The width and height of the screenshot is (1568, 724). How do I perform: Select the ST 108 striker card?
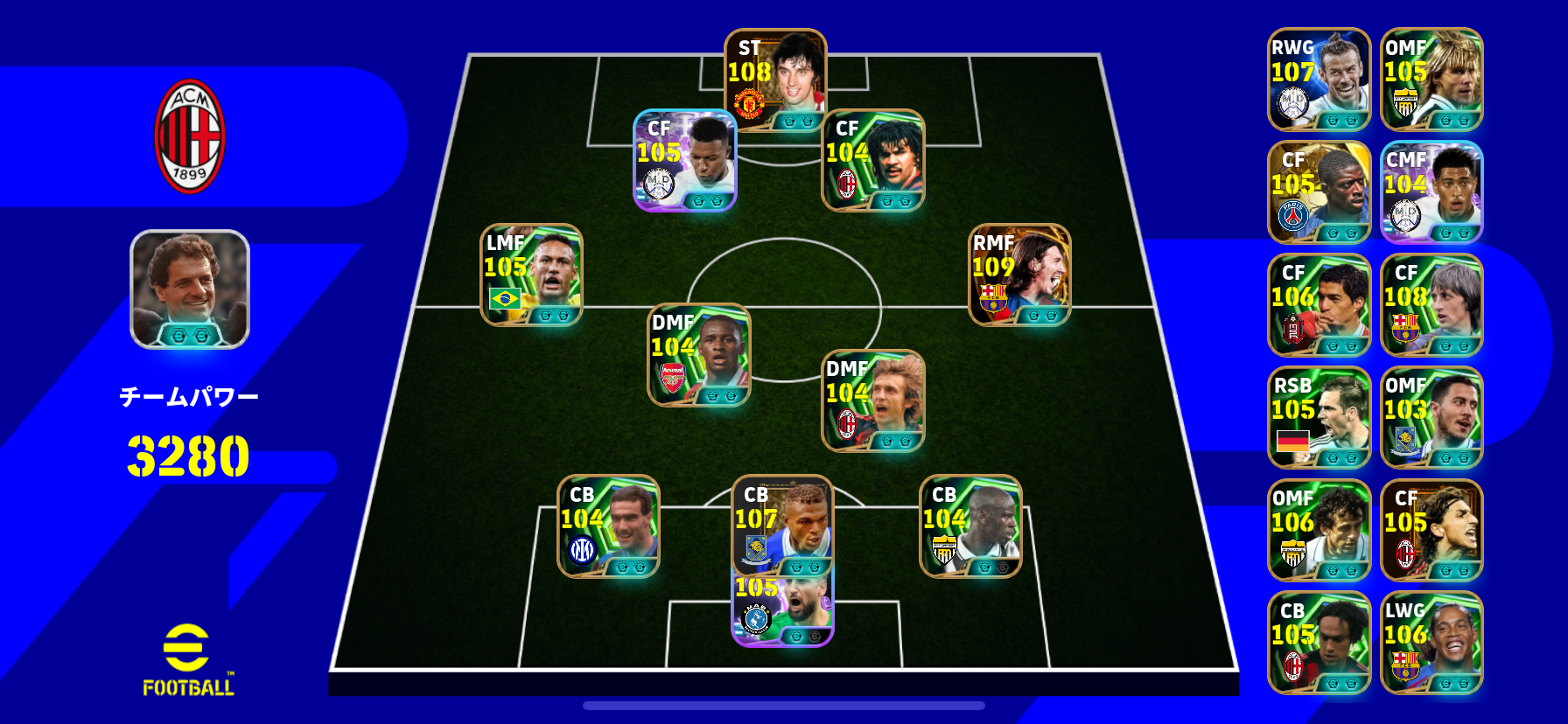tap(775, 80)
